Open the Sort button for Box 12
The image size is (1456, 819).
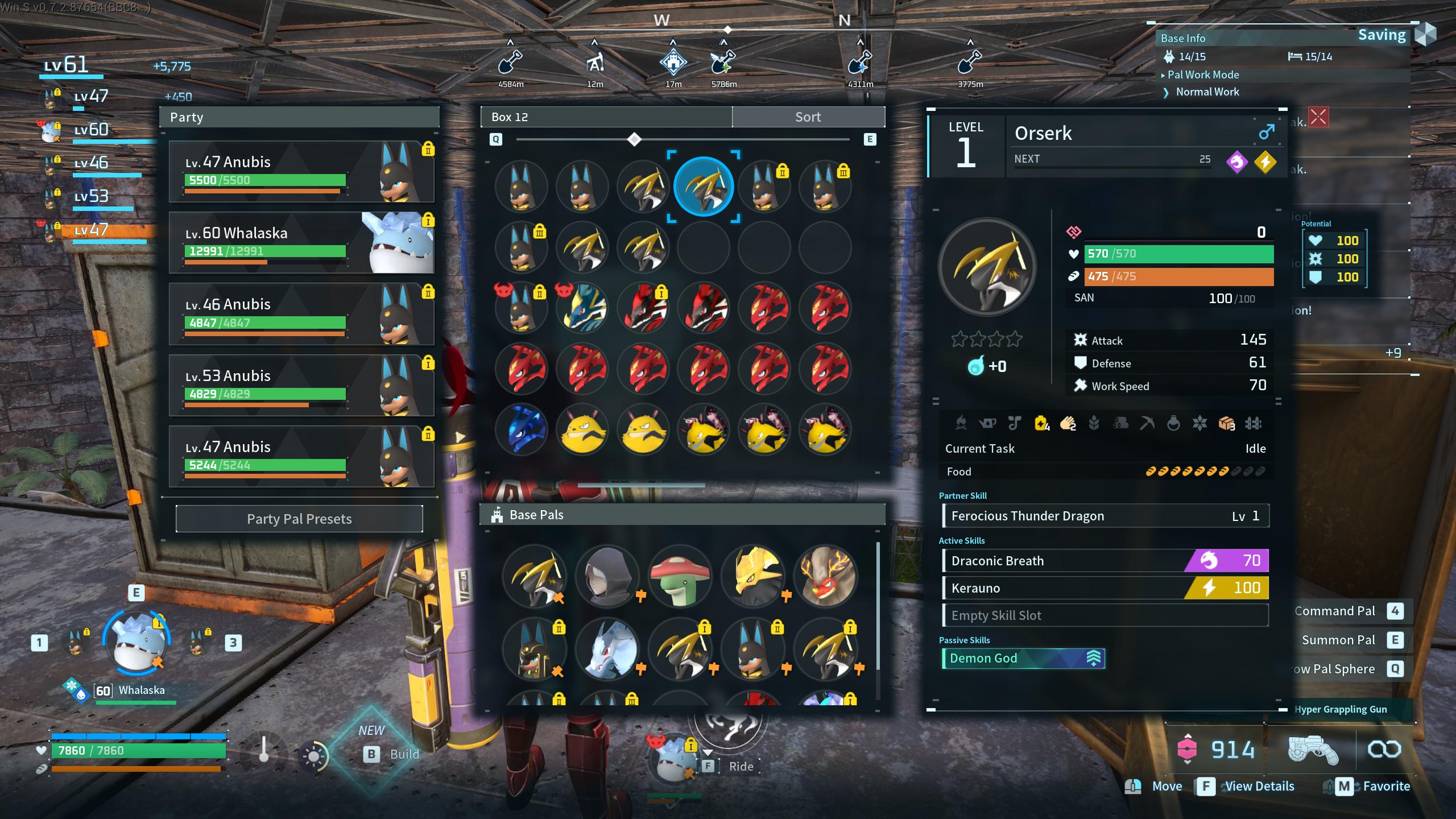coord(808,117)
